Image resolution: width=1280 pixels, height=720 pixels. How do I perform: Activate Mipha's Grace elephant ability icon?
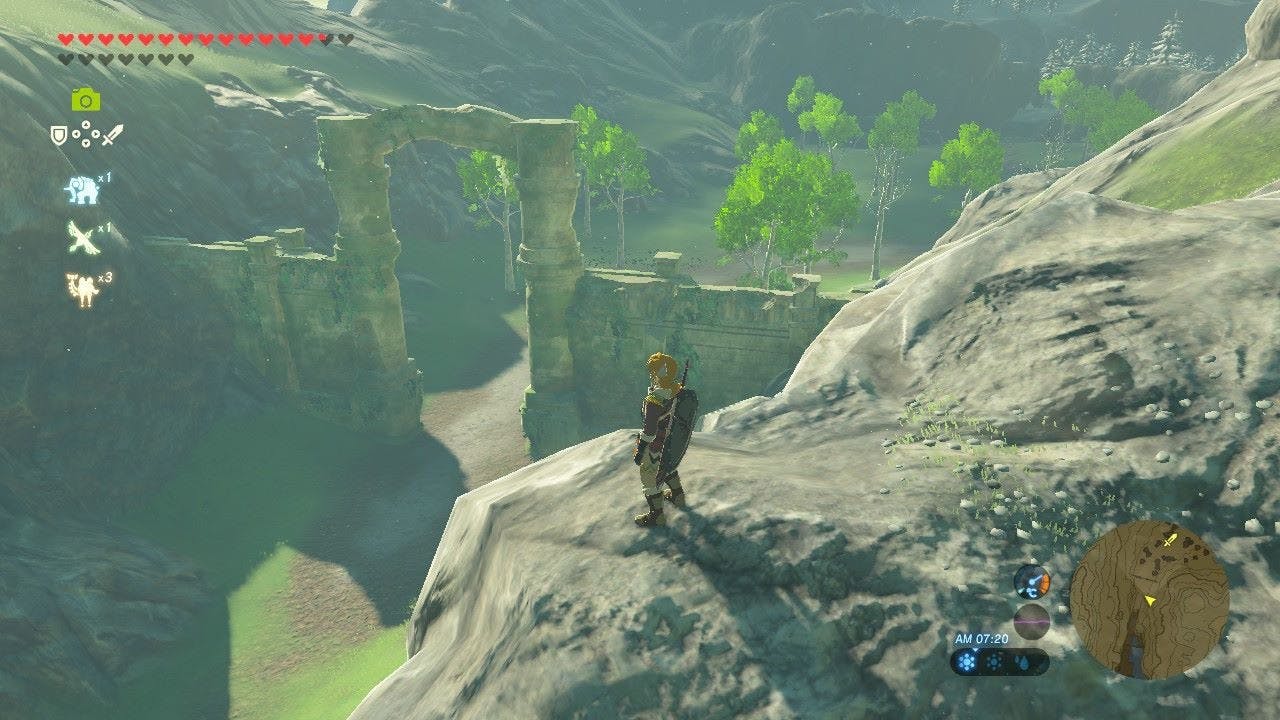click(x=82, y=189)
